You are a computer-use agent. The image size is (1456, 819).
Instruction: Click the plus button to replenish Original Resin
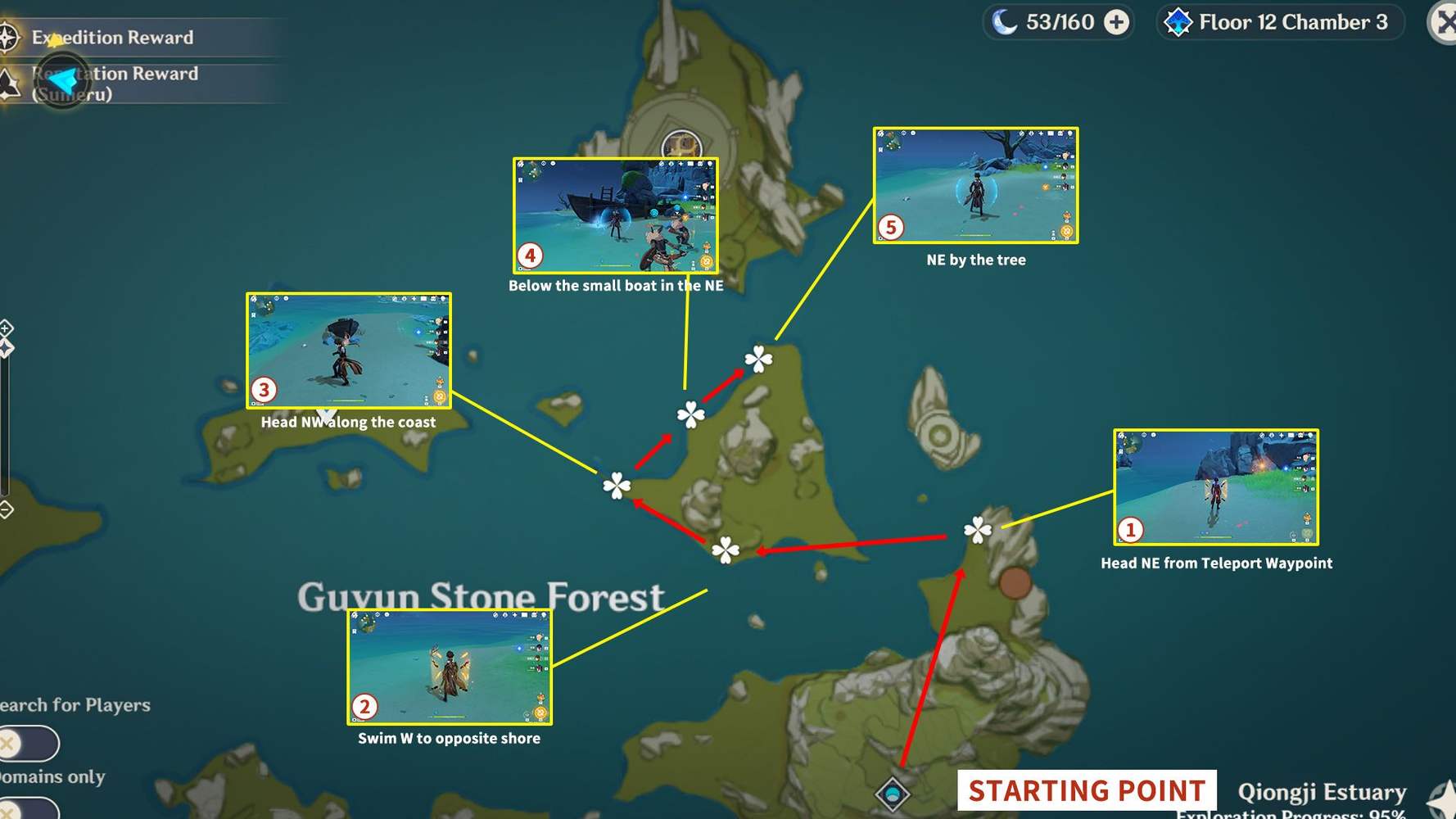(1118, 23)
